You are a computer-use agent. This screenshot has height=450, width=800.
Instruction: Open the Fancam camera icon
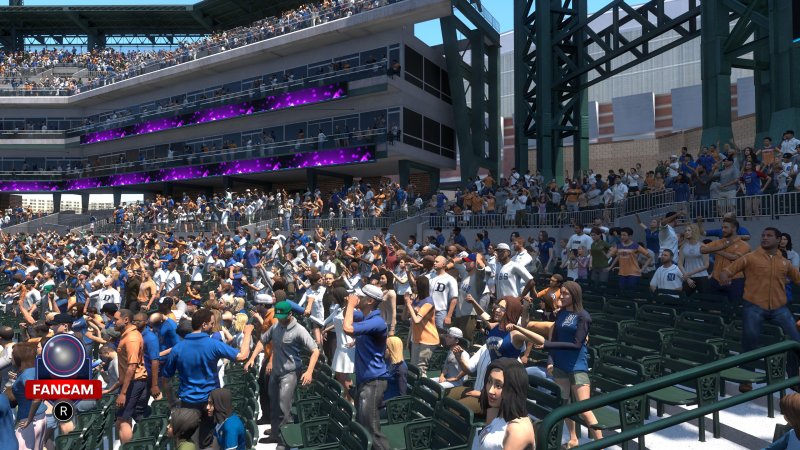tap(63, 357)
